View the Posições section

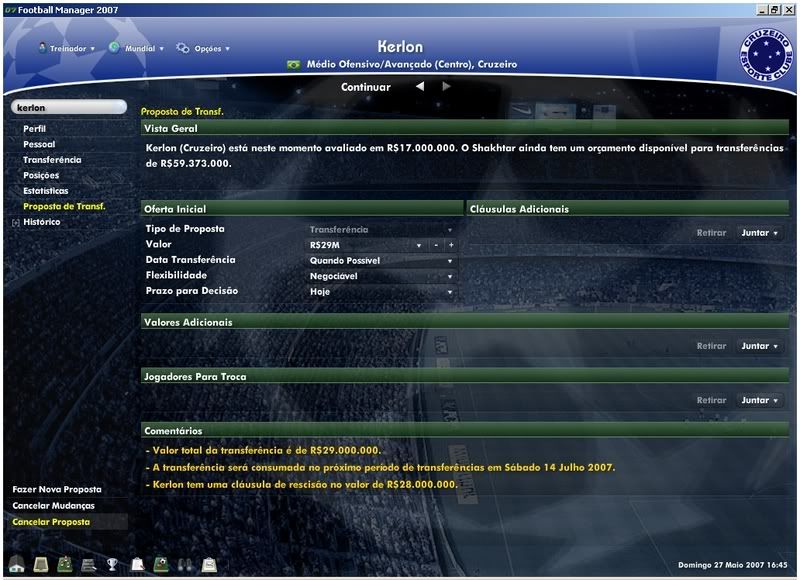coord(41,176)
